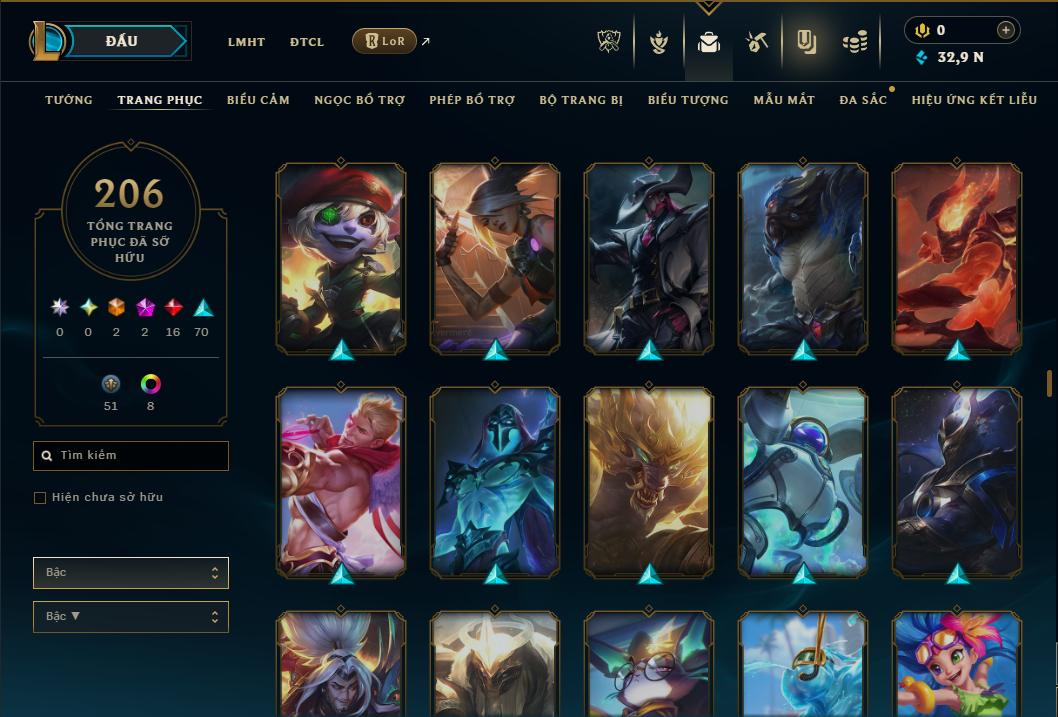The image size is (1058, 717).
Task: Open the LMHT home section
Action: point(246,42)
